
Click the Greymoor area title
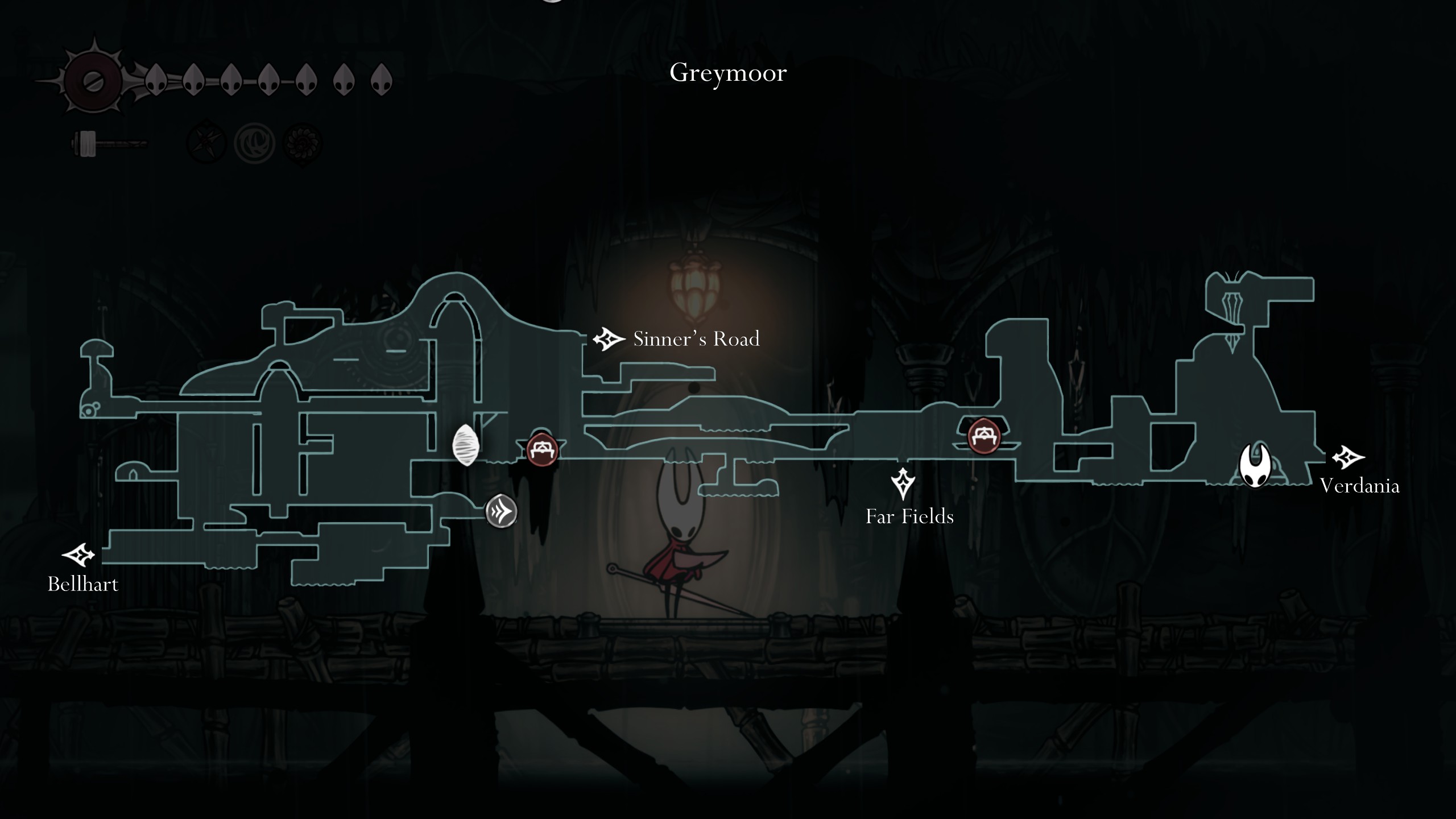[x=729, y=73]
